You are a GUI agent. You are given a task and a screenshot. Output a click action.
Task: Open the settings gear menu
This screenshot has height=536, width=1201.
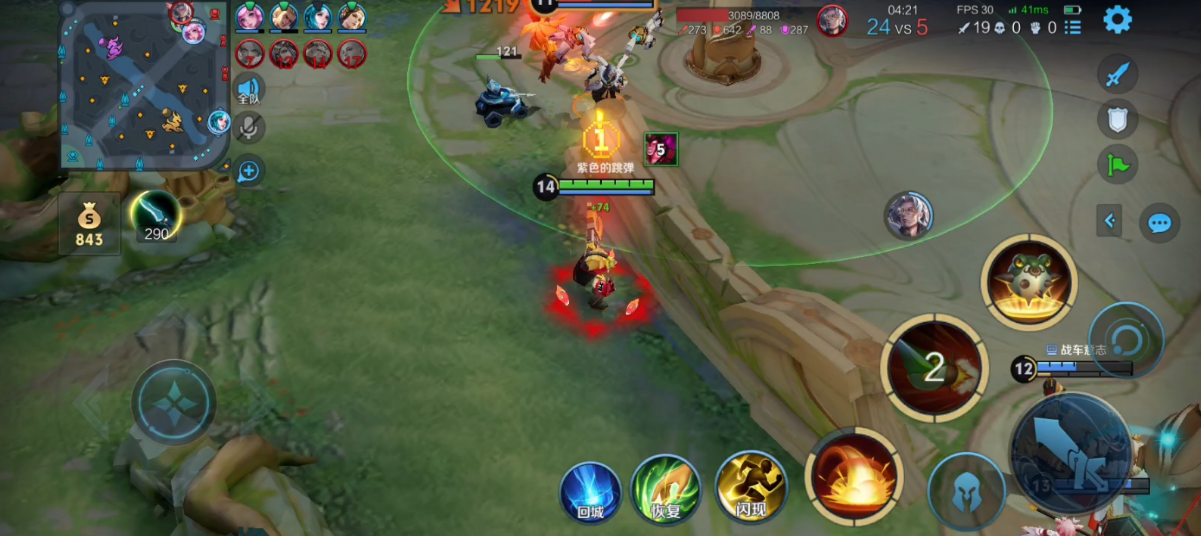pyautogui.click(x=1117, y=19)
